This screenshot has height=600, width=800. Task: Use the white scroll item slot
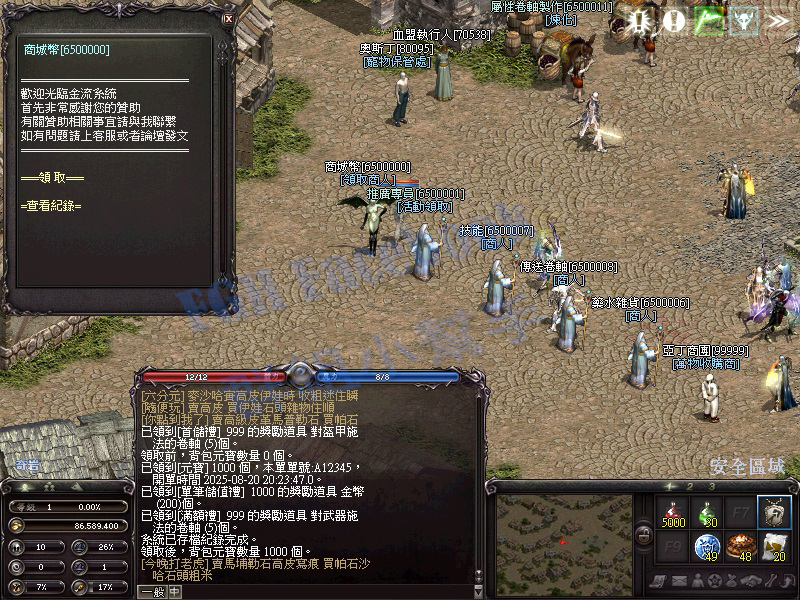point(774,546)
